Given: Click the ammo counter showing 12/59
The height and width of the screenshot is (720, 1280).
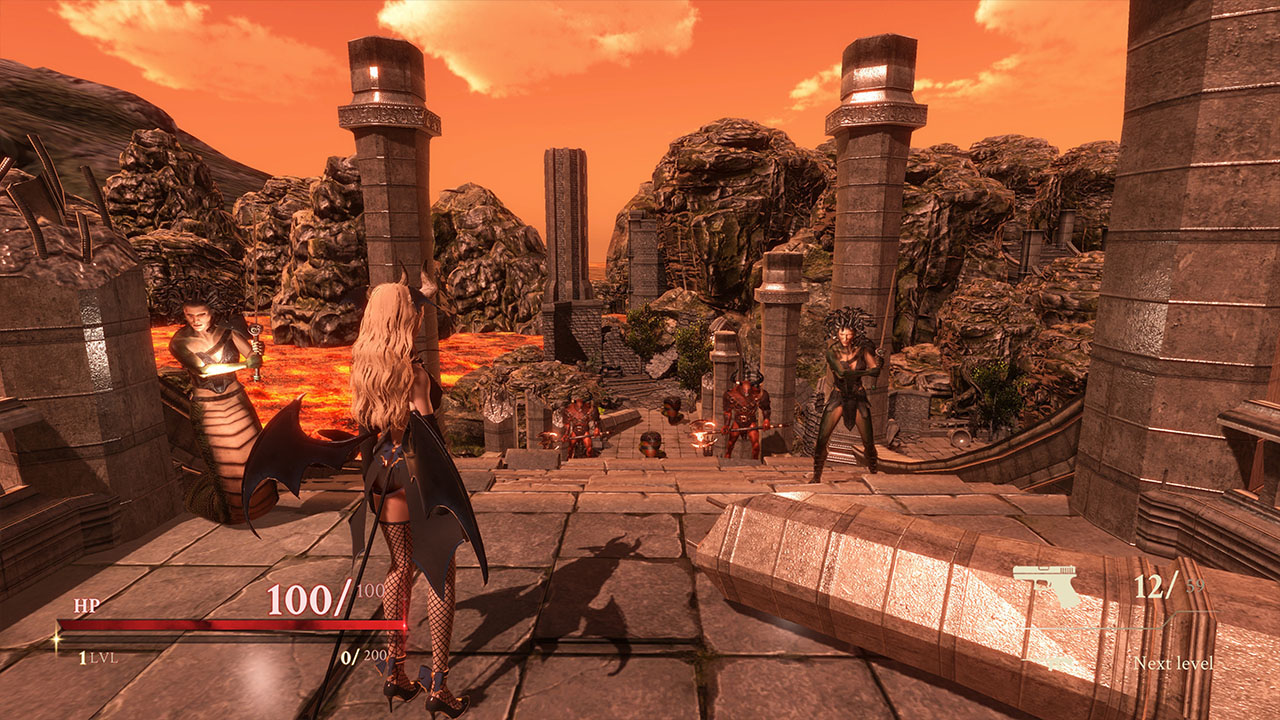Looking at the screenshot, I should point(1168,585).
